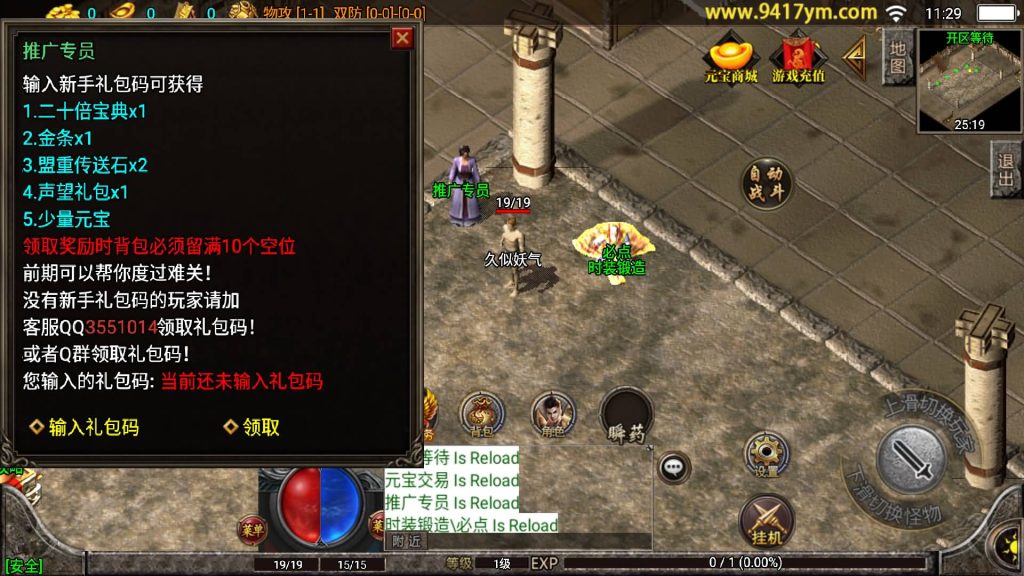Open the 设置 gear settings

[x=767, y=455]
